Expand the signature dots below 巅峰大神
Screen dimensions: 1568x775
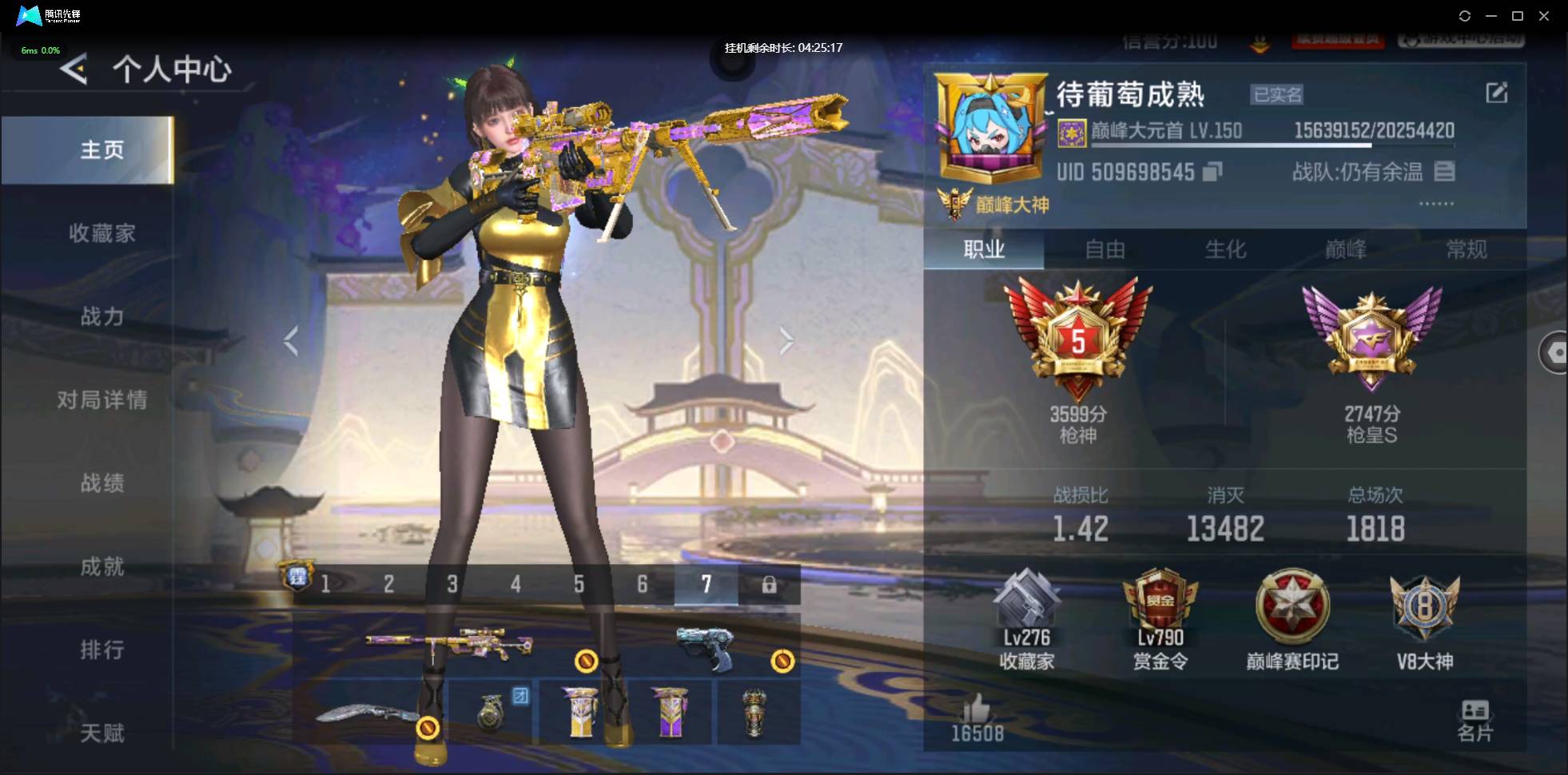pos(1437,204)
